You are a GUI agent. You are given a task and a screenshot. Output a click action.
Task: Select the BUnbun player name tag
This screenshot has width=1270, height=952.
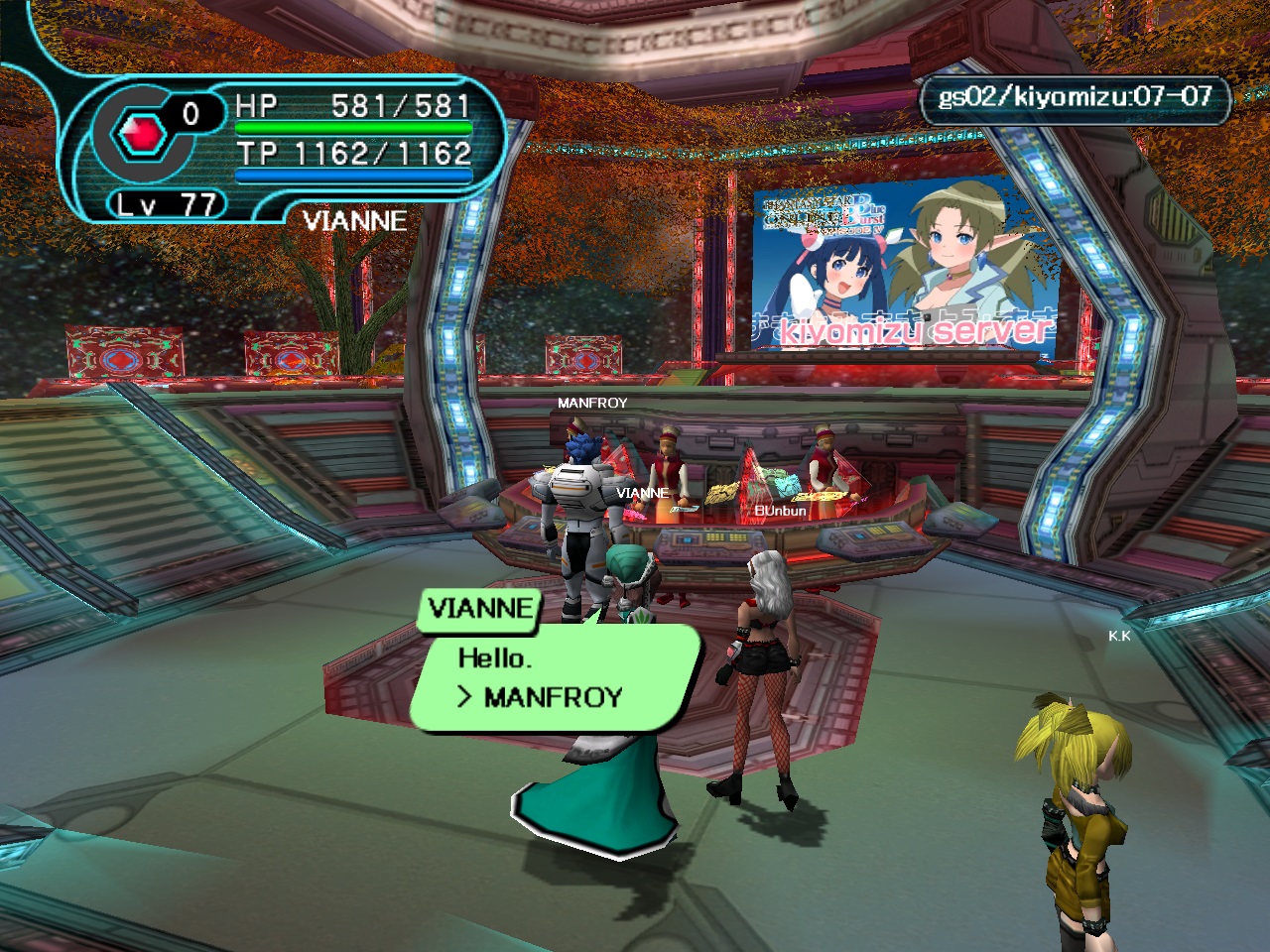[x=780, y=511]
